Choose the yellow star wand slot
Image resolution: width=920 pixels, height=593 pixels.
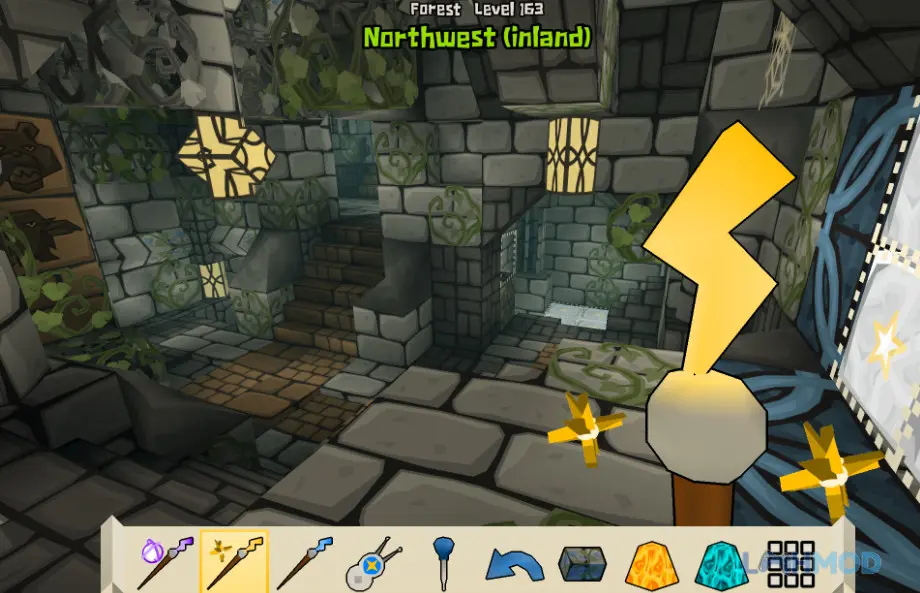[234, 561]
